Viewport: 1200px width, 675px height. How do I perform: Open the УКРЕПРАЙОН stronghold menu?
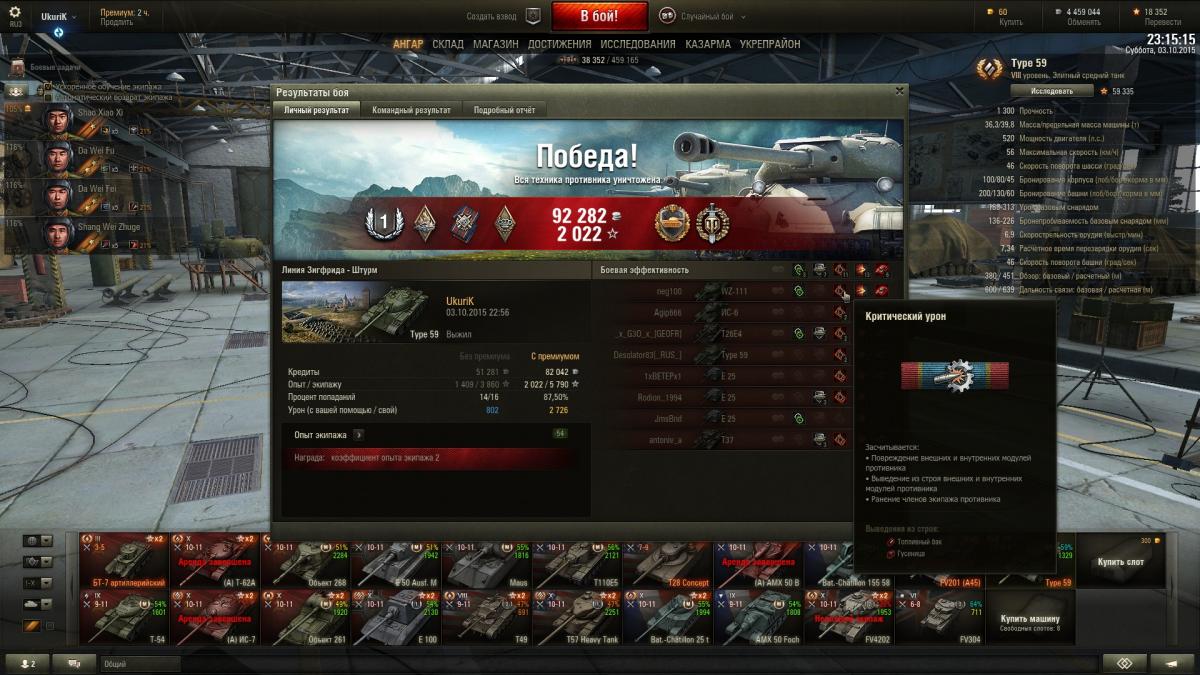click(769, 44)
